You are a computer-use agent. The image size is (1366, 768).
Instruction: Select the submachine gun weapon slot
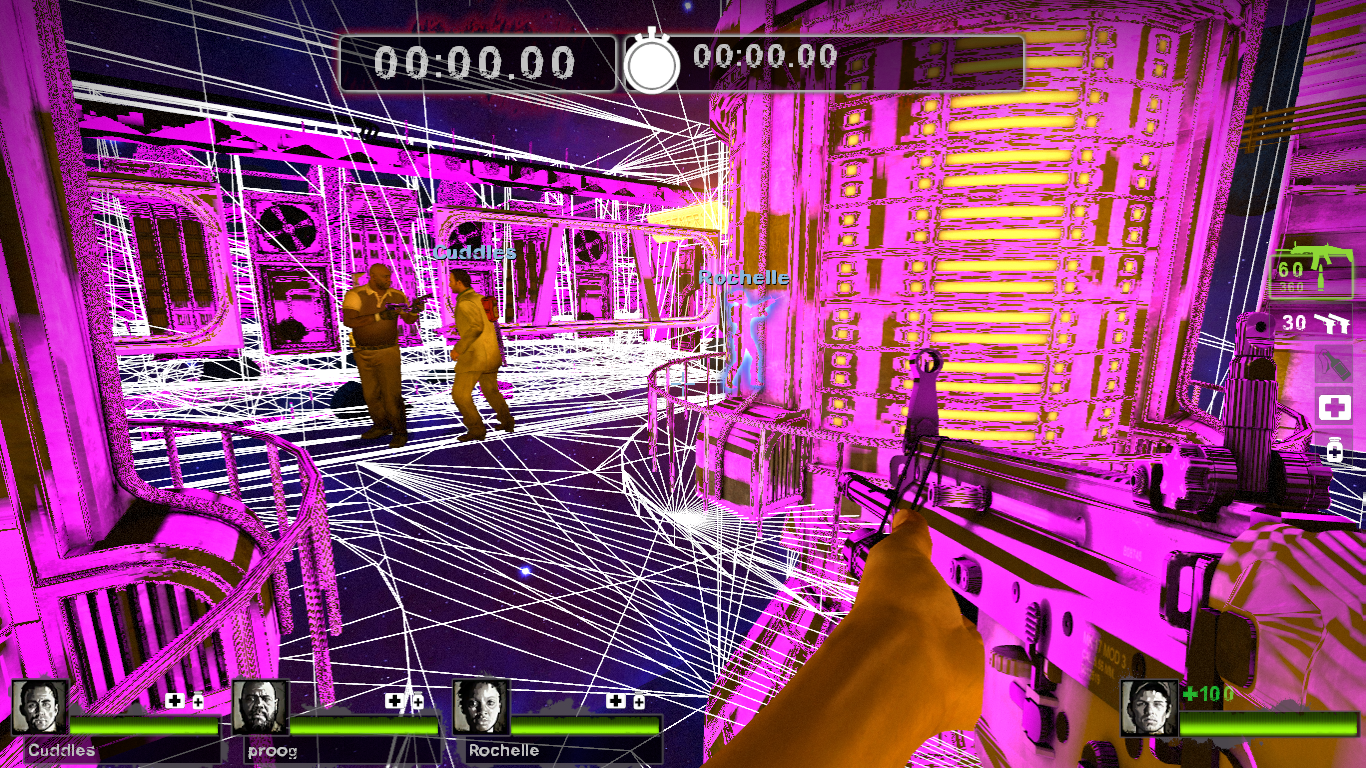[x=1311, y=269]
